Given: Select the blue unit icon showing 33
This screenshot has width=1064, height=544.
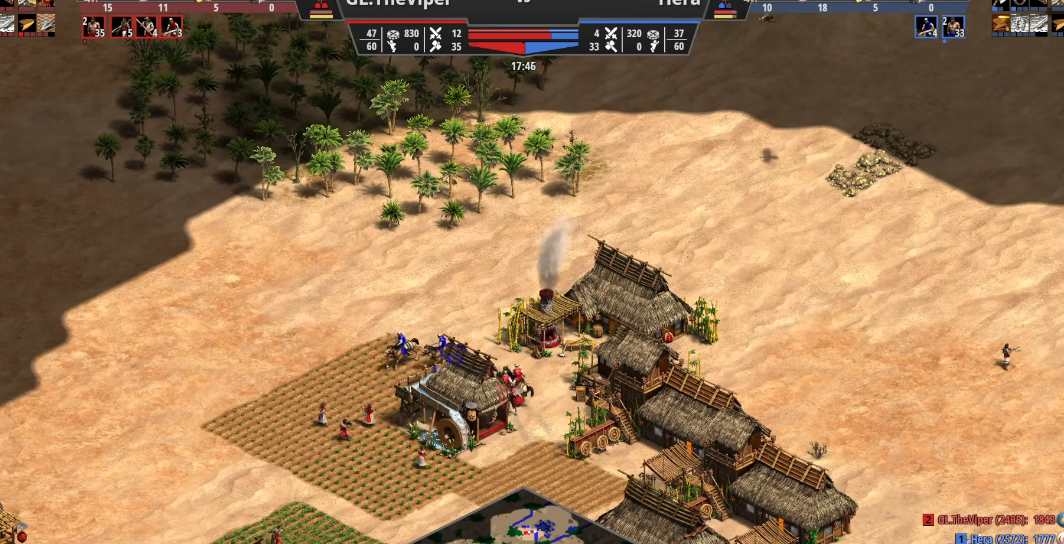Looking at the screenshot, I should tap(953, 27).
